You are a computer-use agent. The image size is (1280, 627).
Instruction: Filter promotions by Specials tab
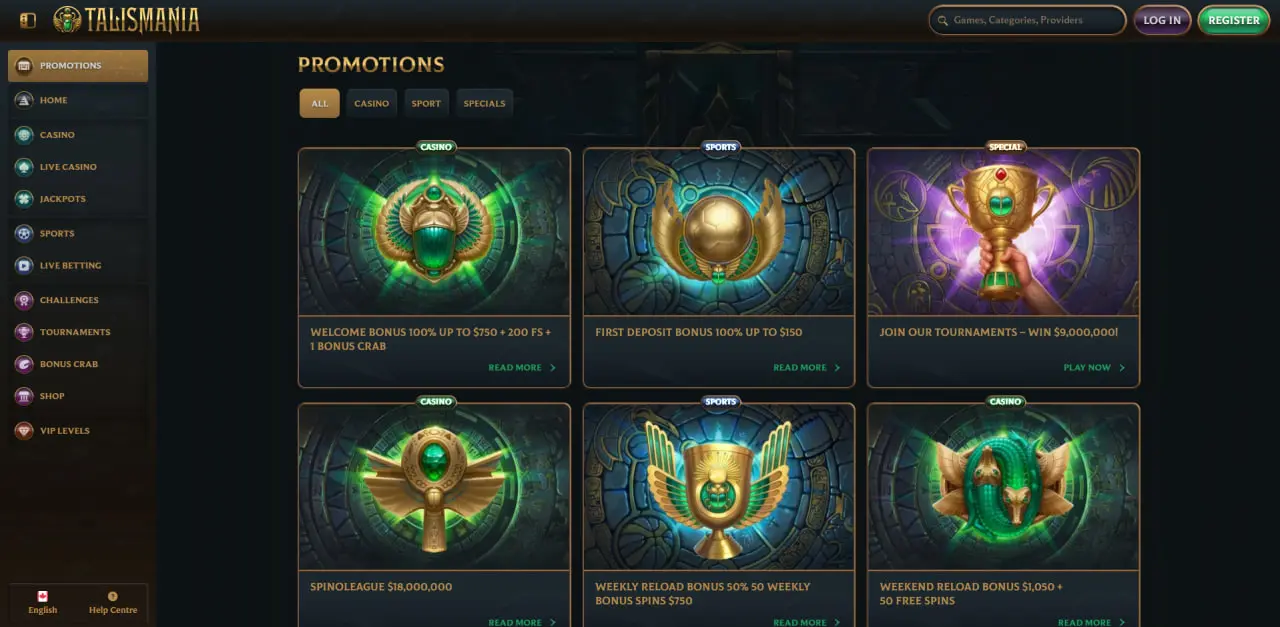point(484,104)
